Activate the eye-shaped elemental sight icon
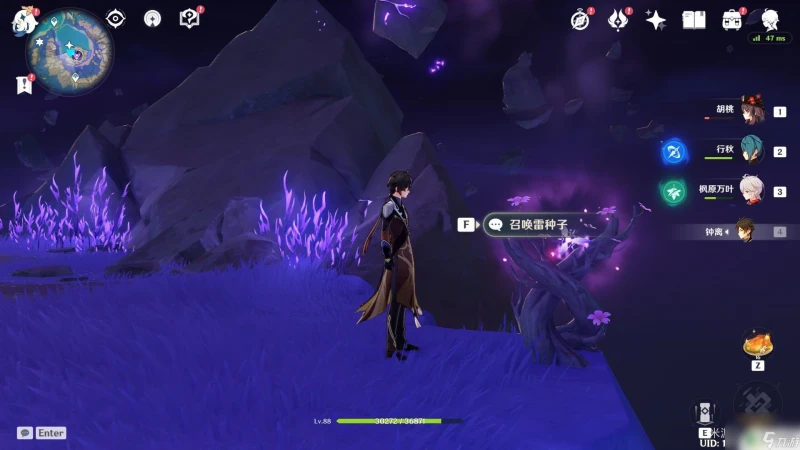The image size is (800, 450). (x=116, y=18)
